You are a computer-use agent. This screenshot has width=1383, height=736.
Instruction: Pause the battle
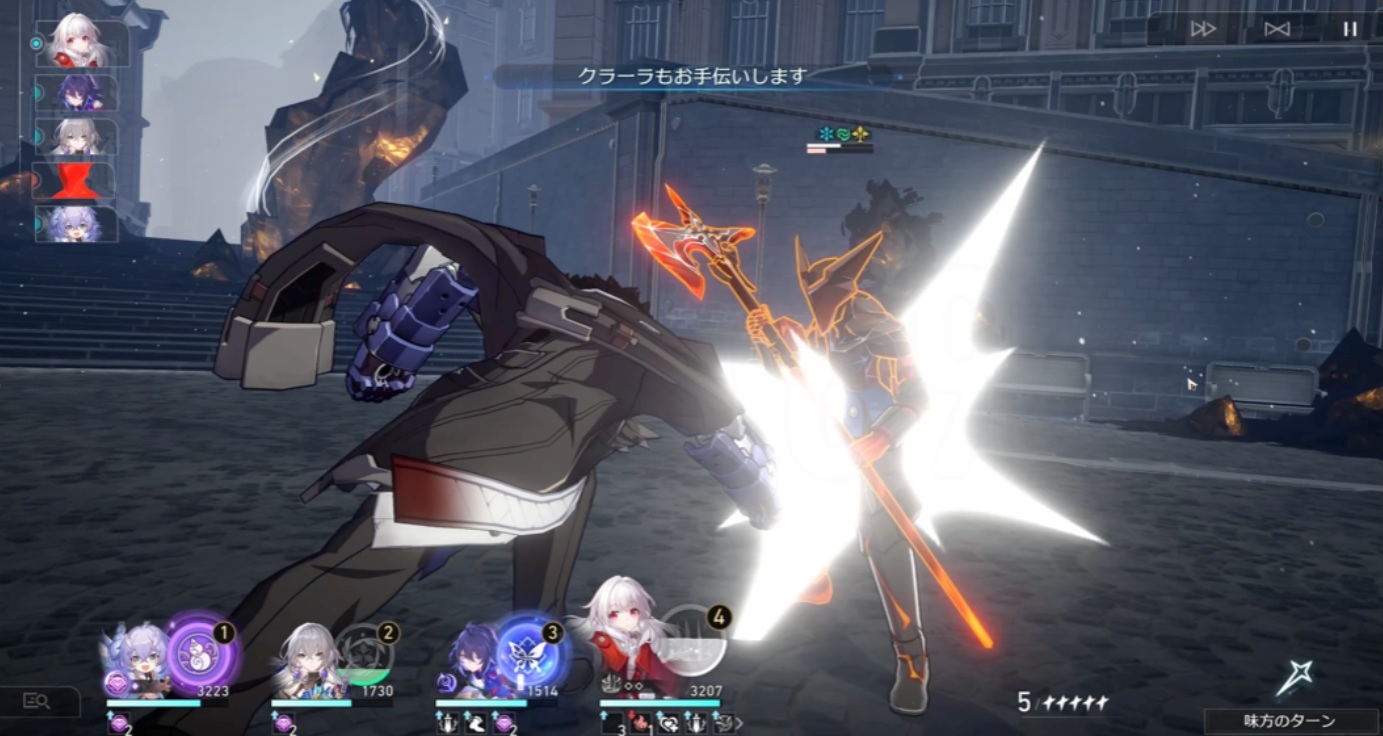[1350, 29]
